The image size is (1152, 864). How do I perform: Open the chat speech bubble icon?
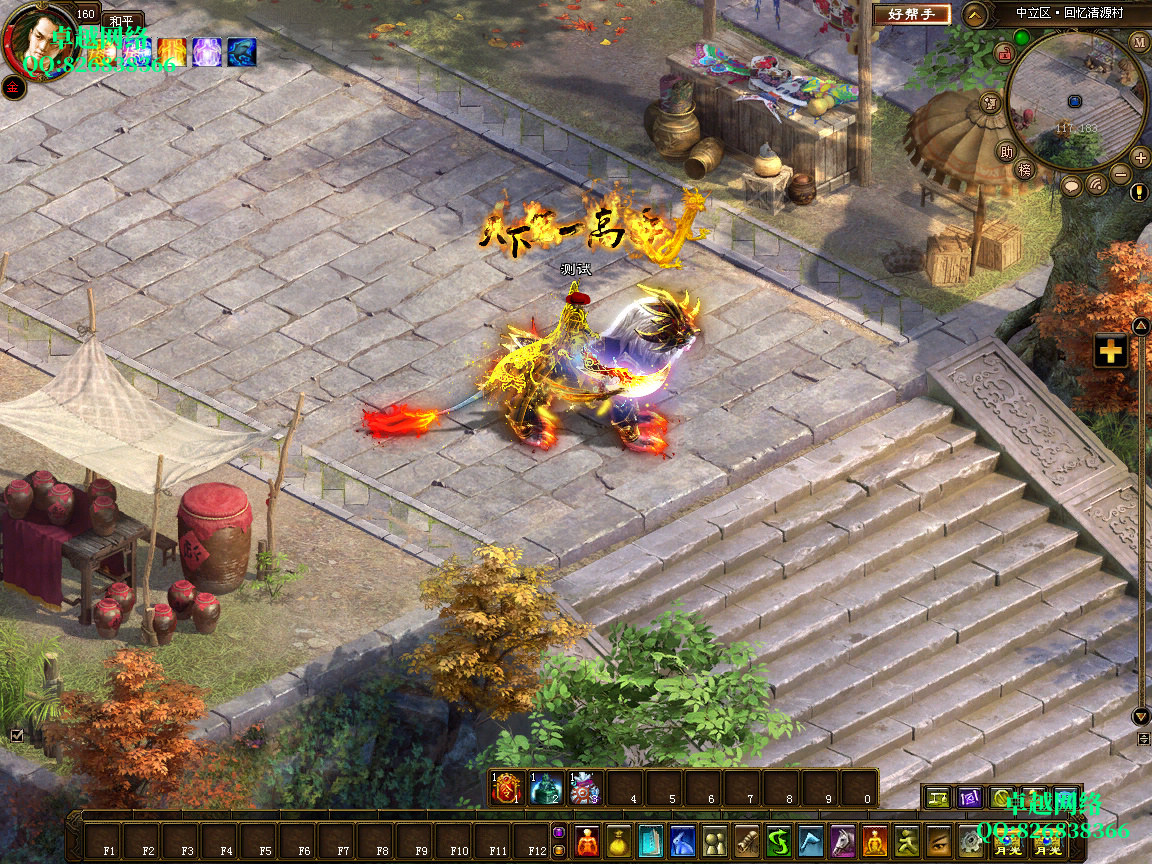click(x=1071, y=185)
